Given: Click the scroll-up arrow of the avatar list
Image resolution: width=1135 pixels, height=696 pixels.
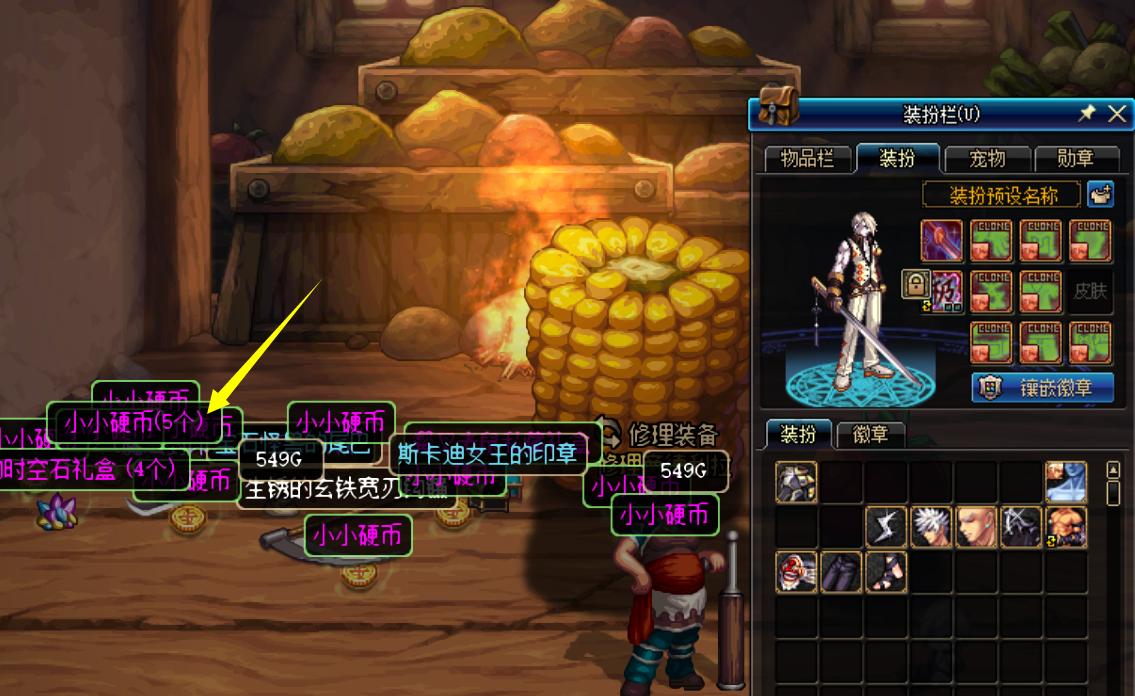Looking at the screenshot, I should tap(1113, 470).
